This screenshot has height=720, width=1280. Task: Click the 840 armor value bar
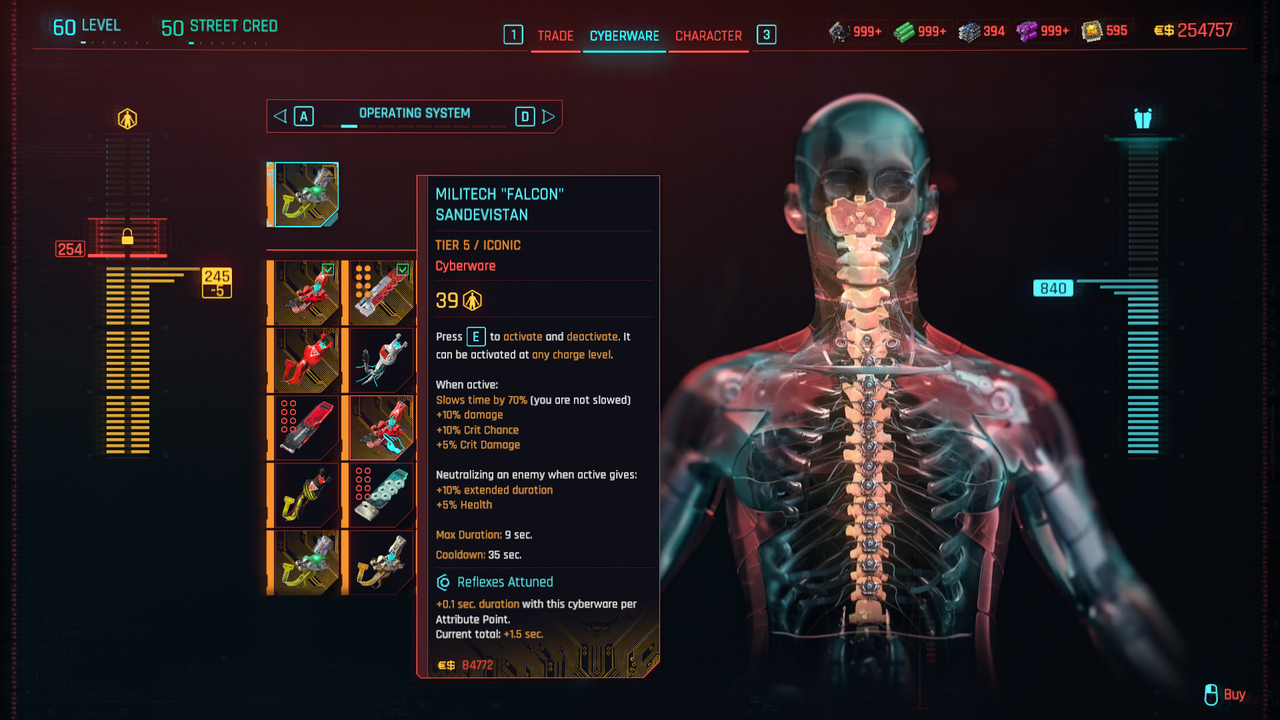1052,288
